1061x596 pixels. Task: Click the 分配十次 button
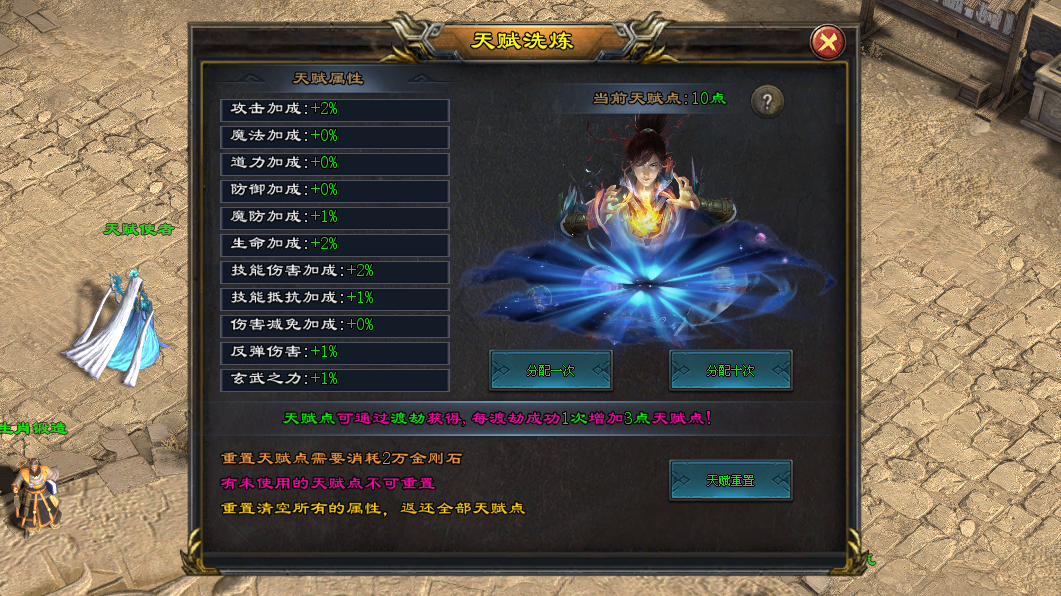coord(730,370)
